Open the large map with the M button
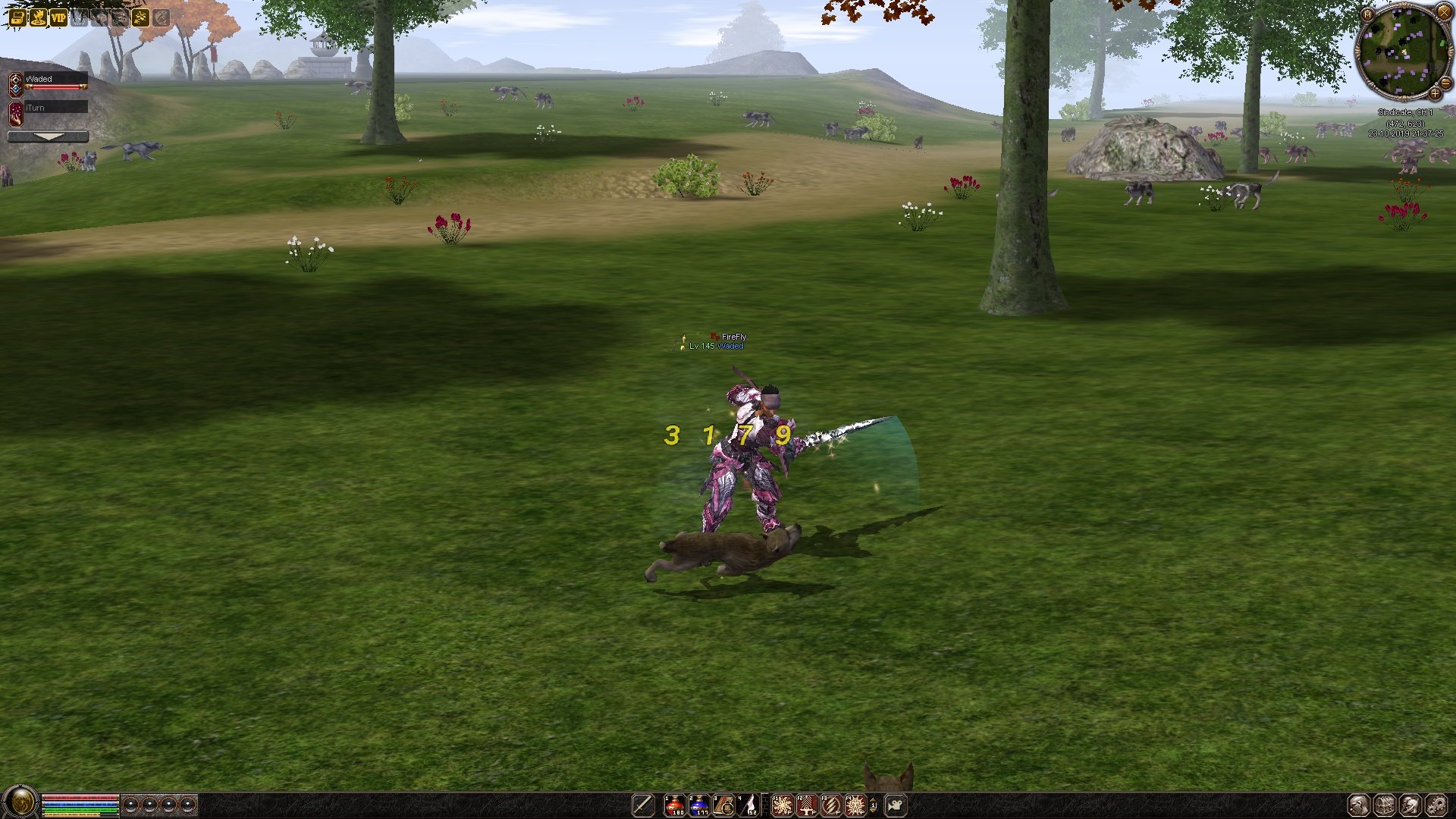1456x819 pixels. click(x=1368, y=14)
